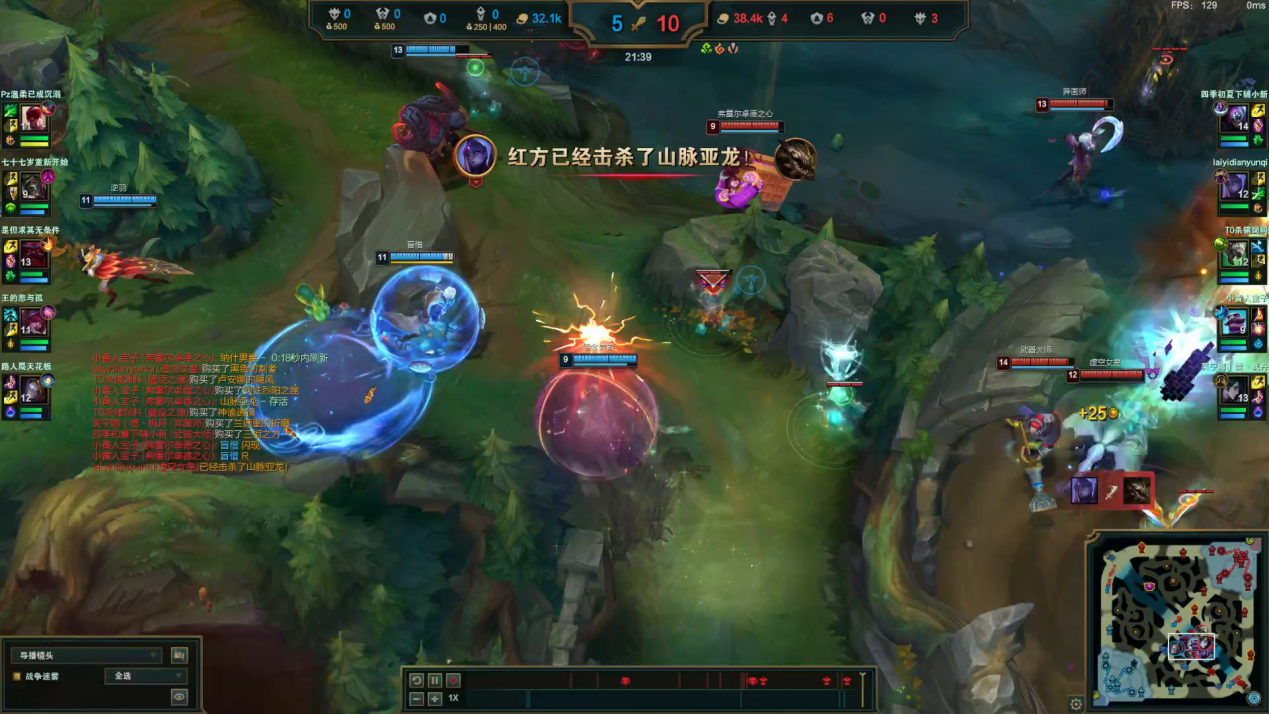The width and height of the screenshot is (1269, 714).
Task: Increase playback speed with the plus button
Action: (x=435, y=698)
